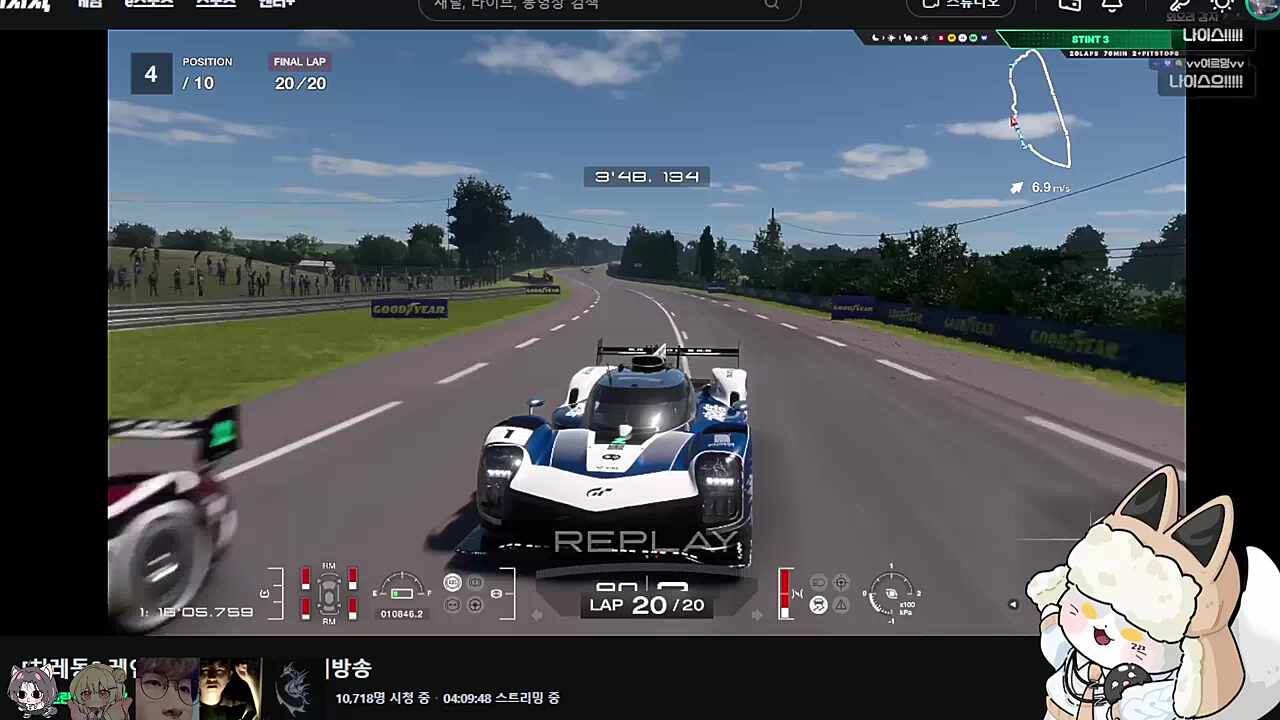The image size is (1280, 720).
Task: Click the steering wheel icon near the fuel gauge
Action: pos(475,606)
